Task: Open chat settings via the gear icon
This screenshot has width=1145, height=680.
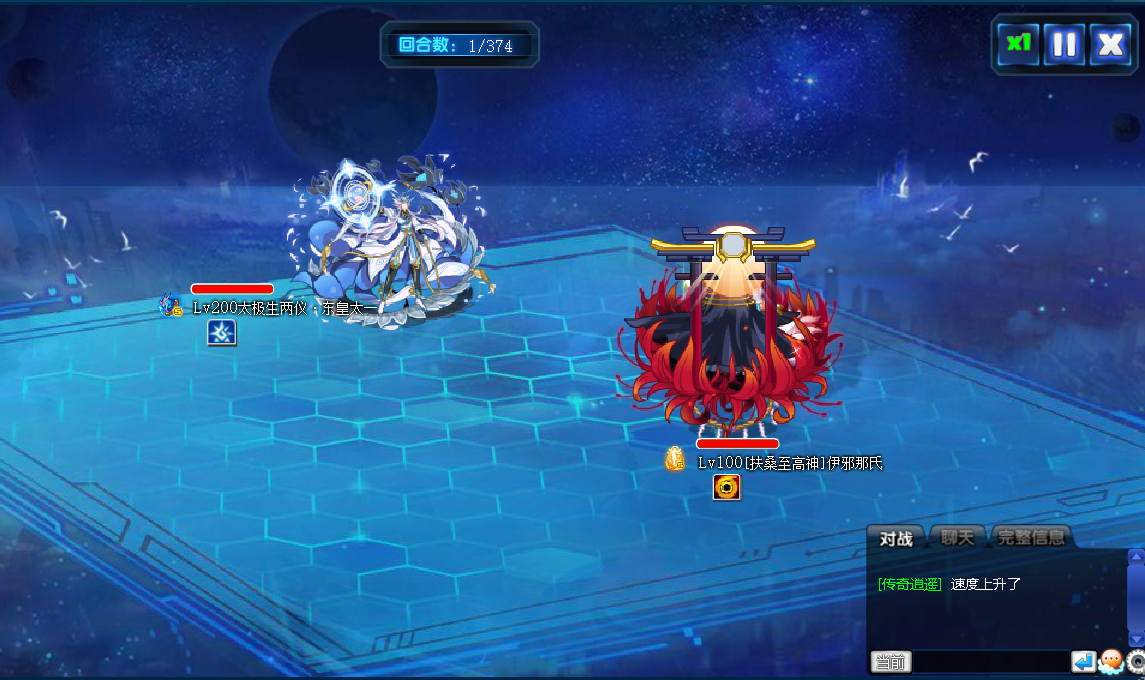Action: point(1136,661)
